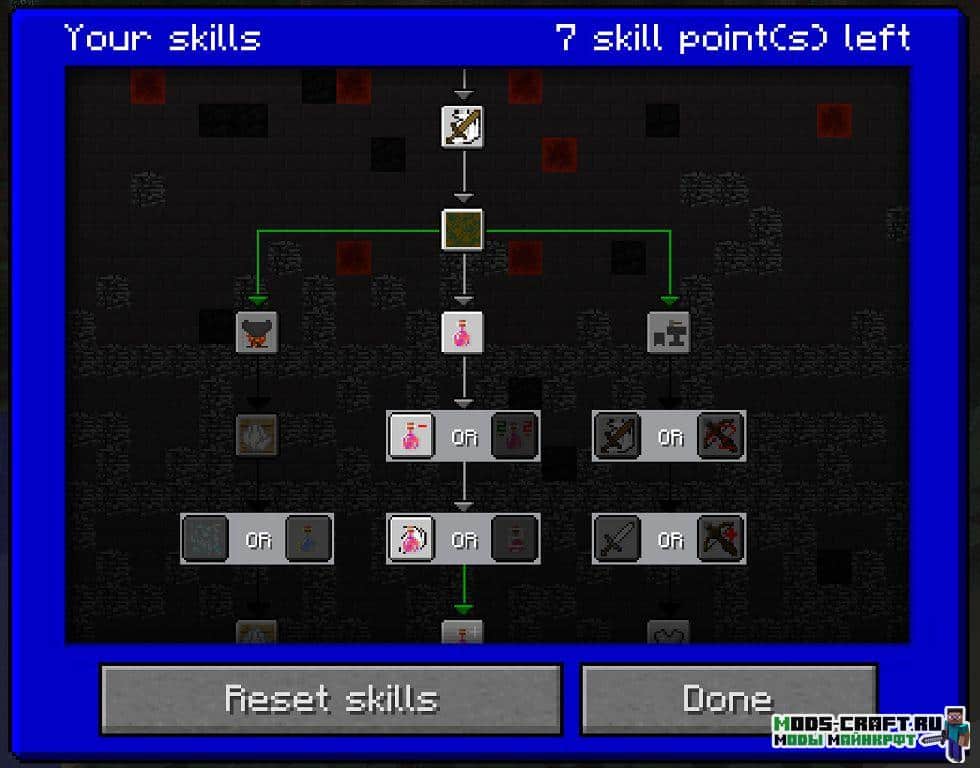Choose the double potion skill option
Viewport: 980px width, 768px height.
[515, 436]
